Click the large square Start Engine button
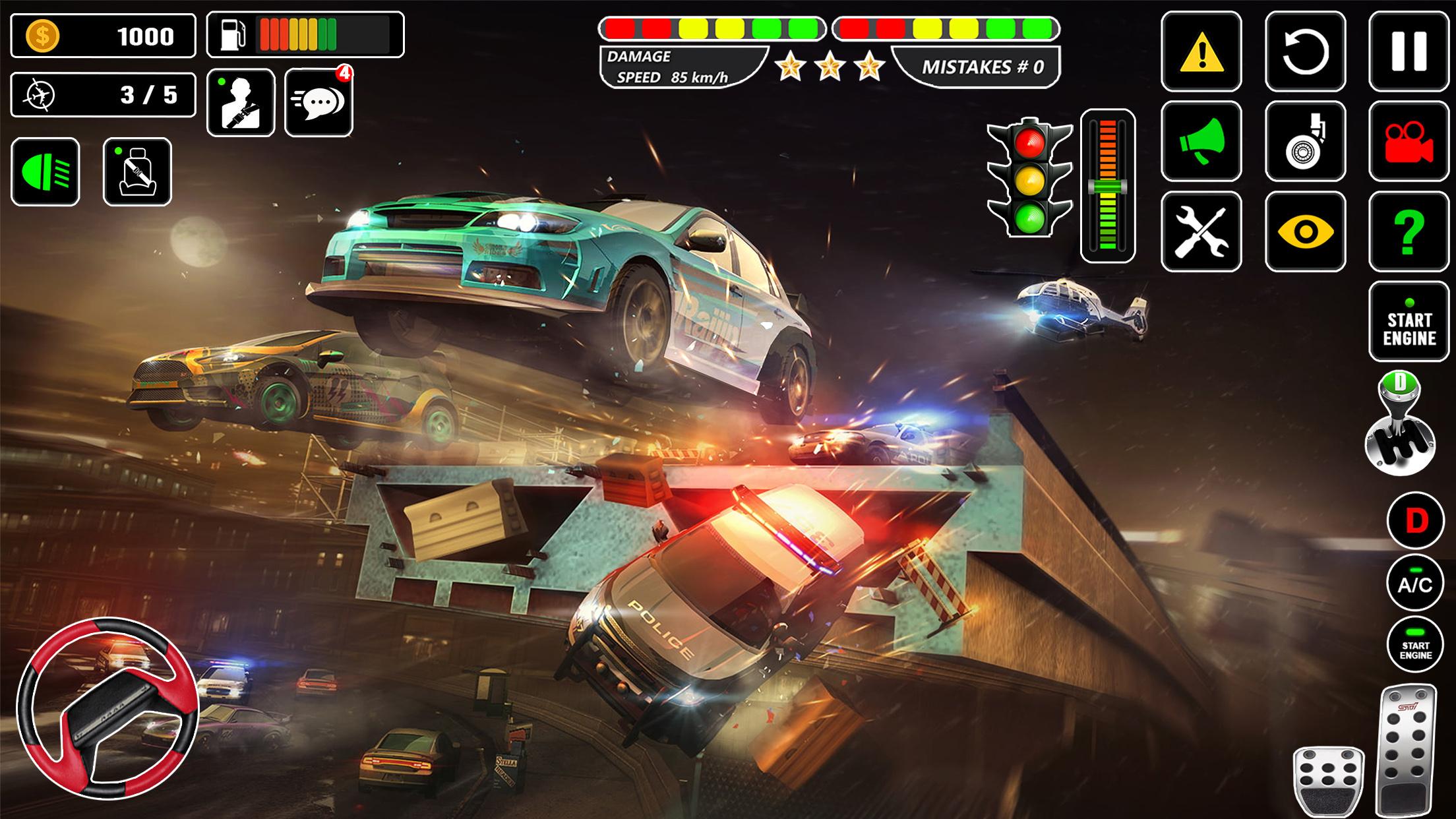 tap(1409, 322)
